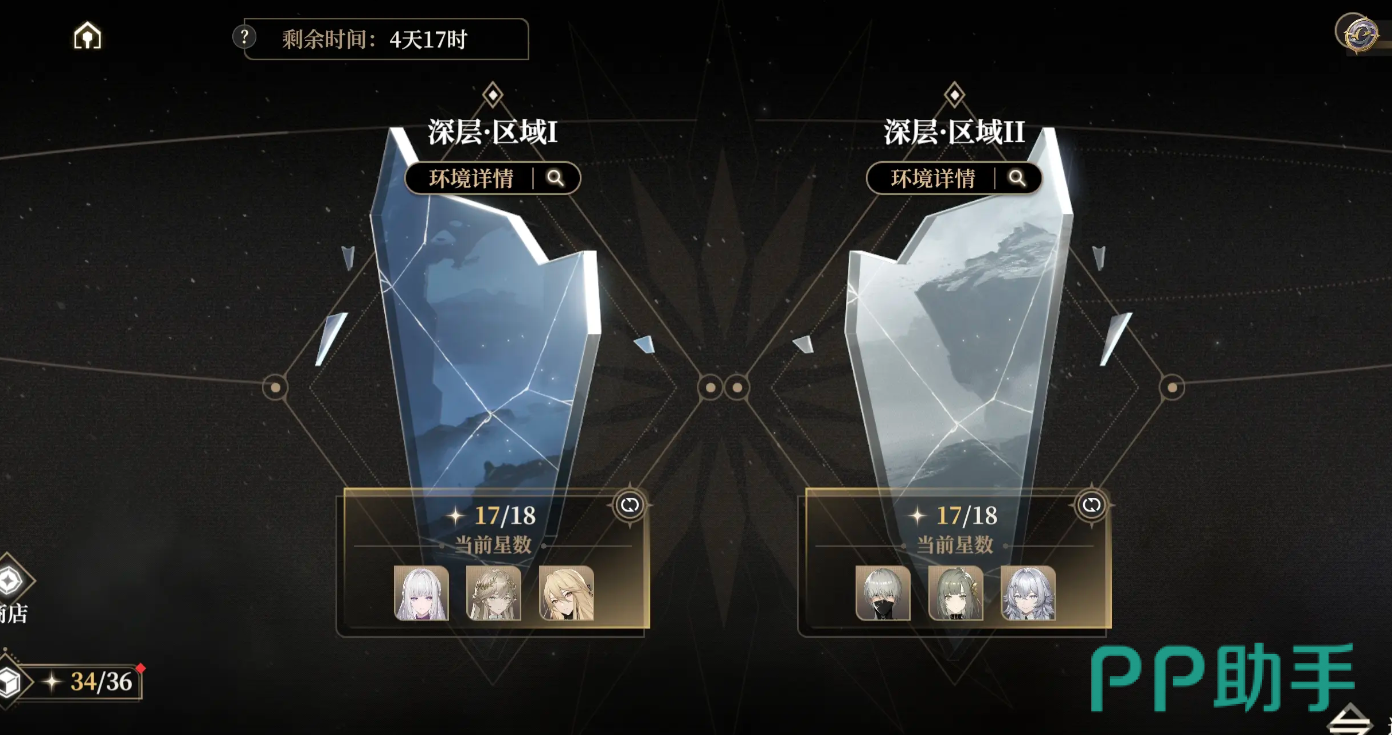1392x735 pixels.
Task: Open the 34/36 star rewards box
Action: pyautogui.click(x=12, y=682)
